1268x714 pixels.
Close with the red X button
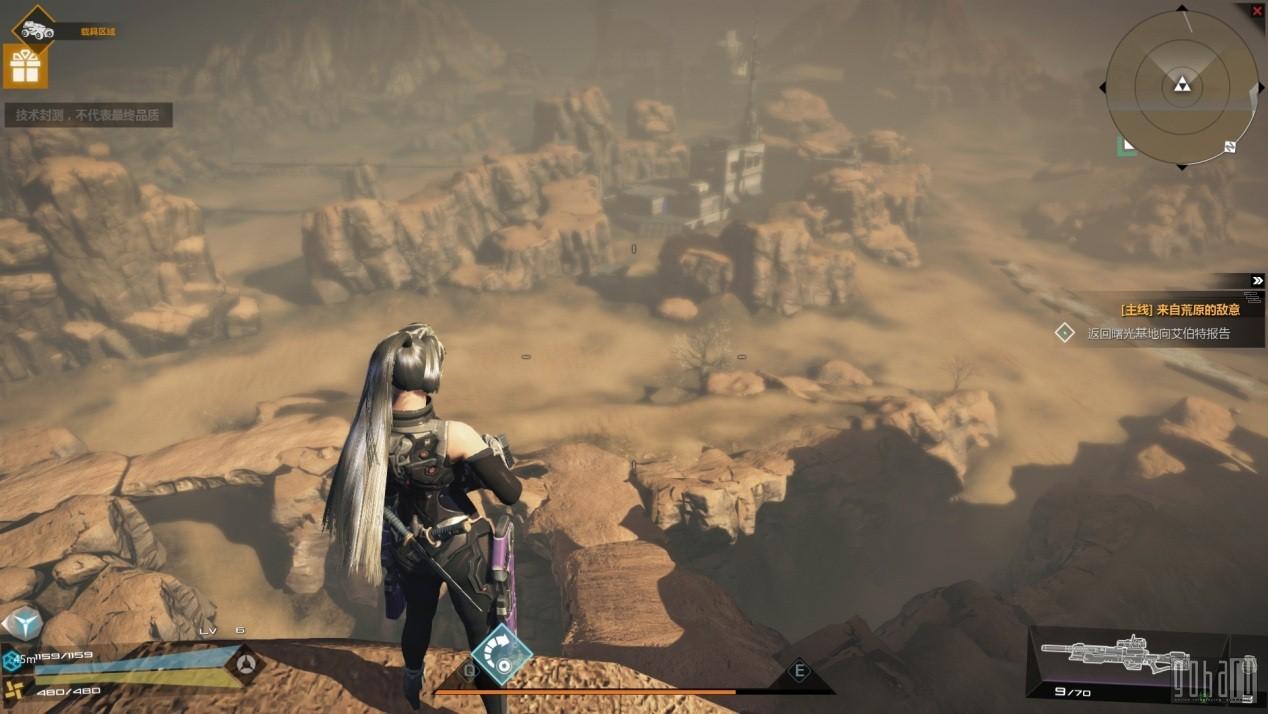1257,11
